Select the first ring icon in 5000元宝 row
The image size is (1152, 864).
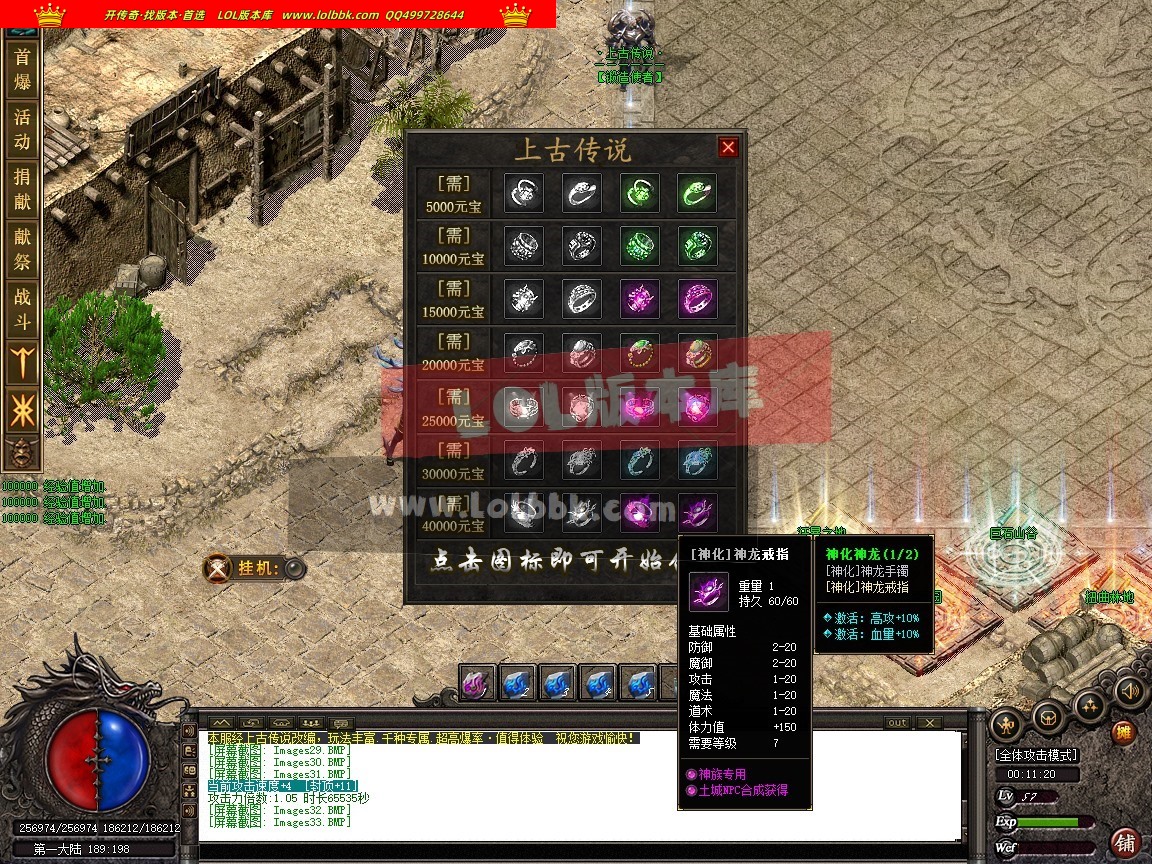(x=524, y=193)
